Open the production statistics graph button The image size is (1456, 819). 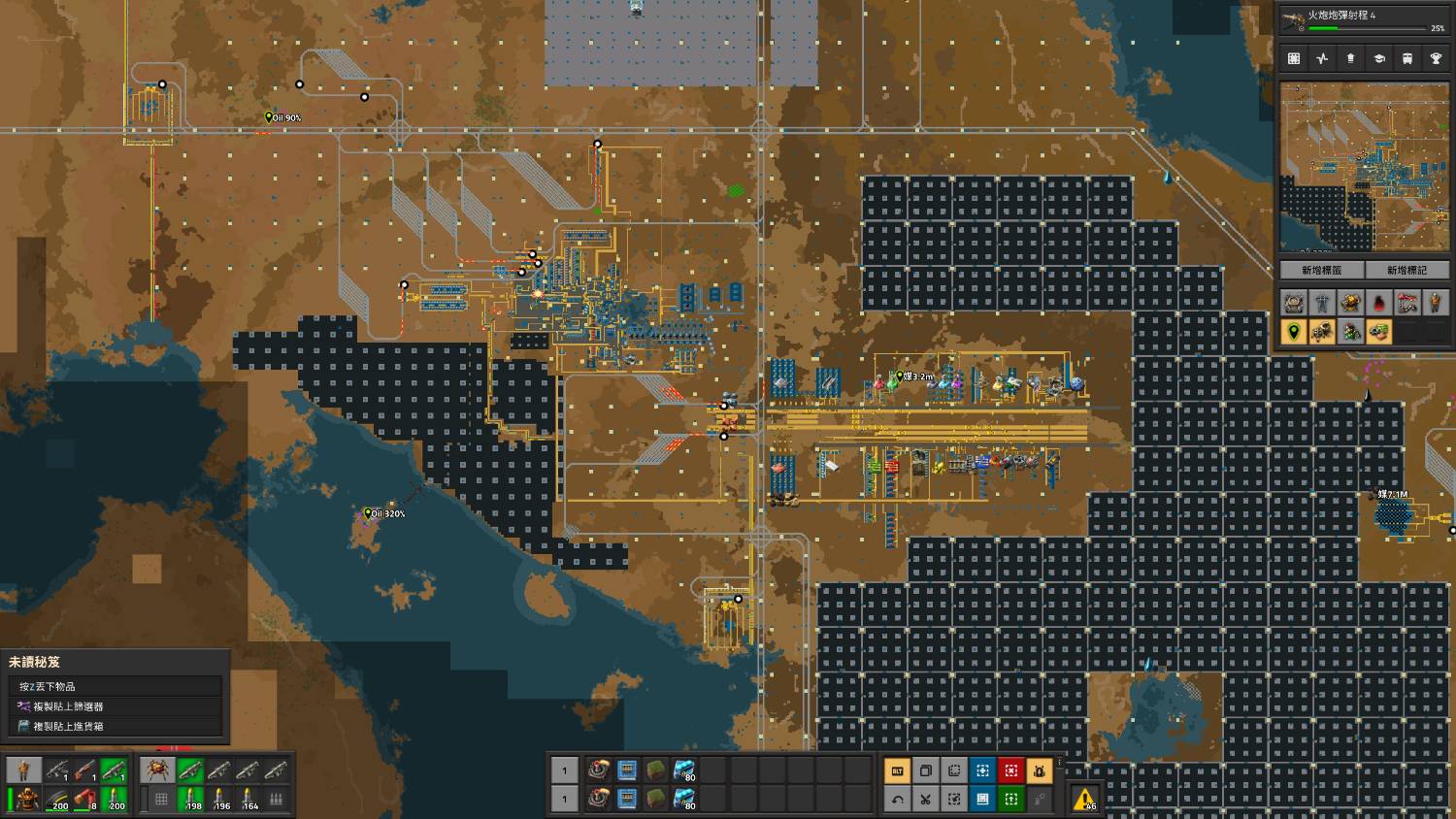(1322, 59)
